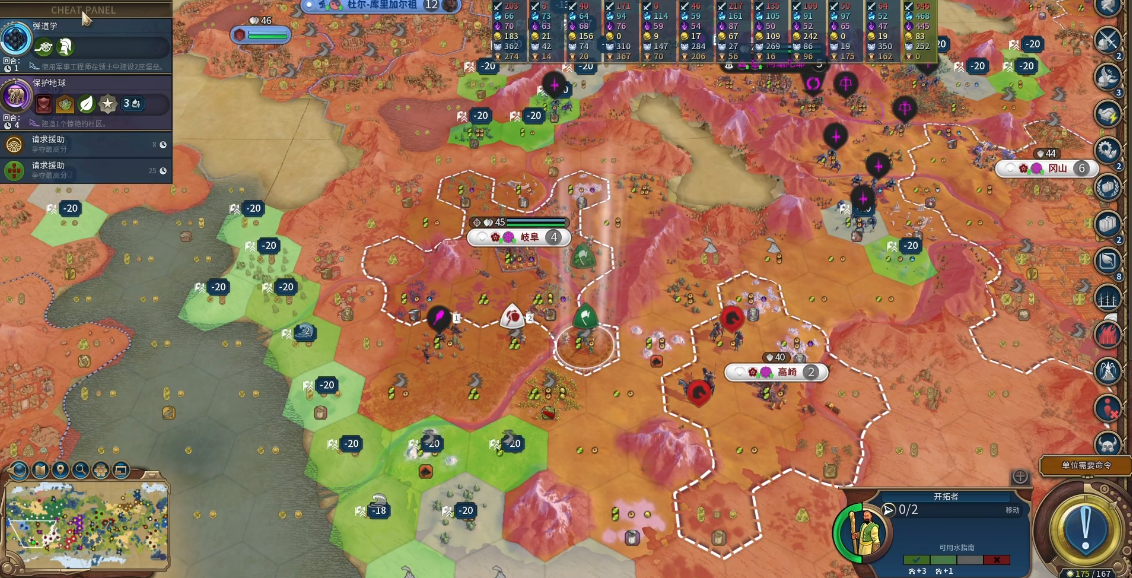This screenshot has width=1132, height=578.
Task: Open the map pin list button
Action: point(60,470)
